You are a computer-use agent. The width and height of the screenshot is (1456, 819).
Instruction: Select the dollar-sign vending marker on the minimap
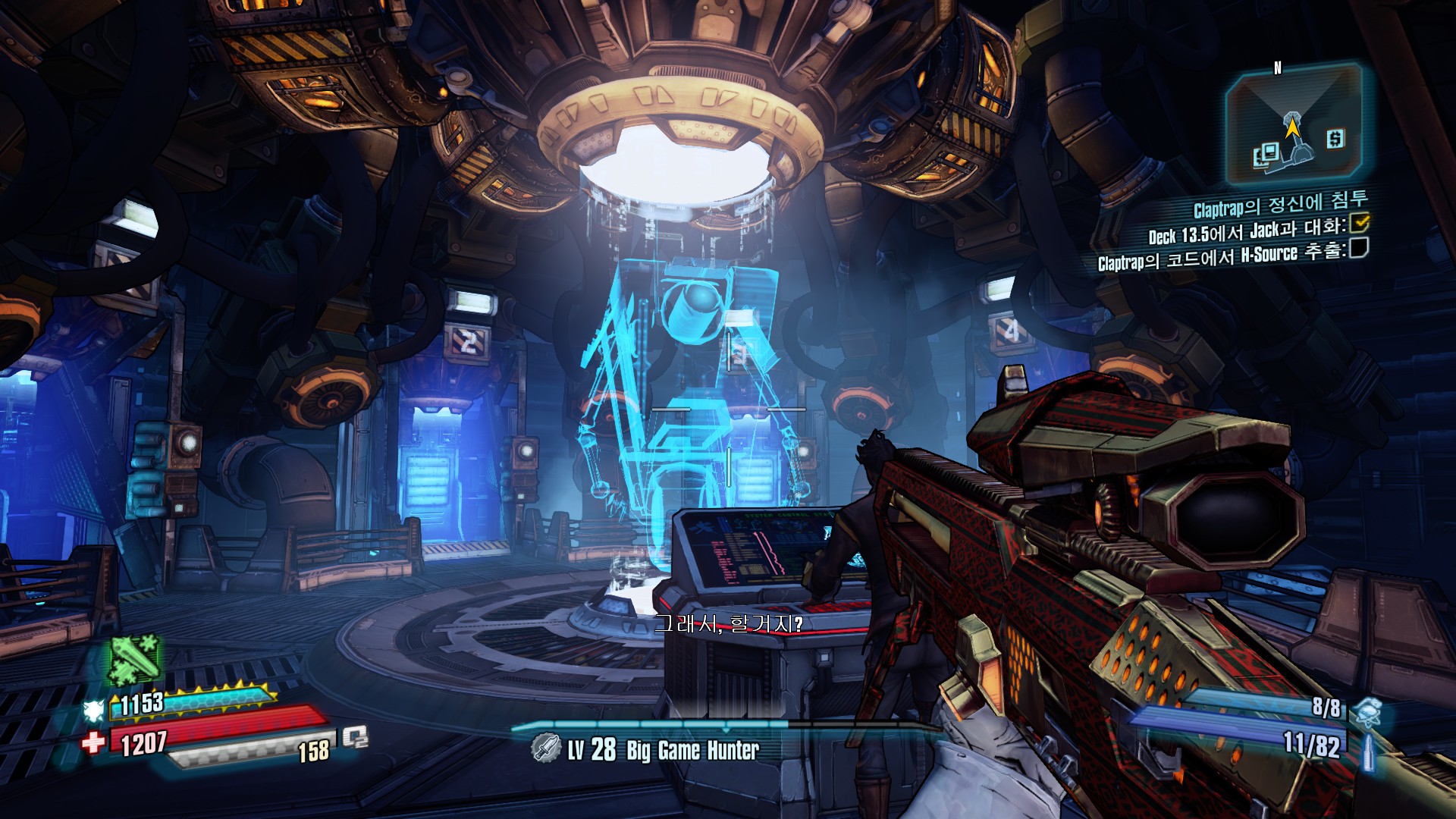1335,139
